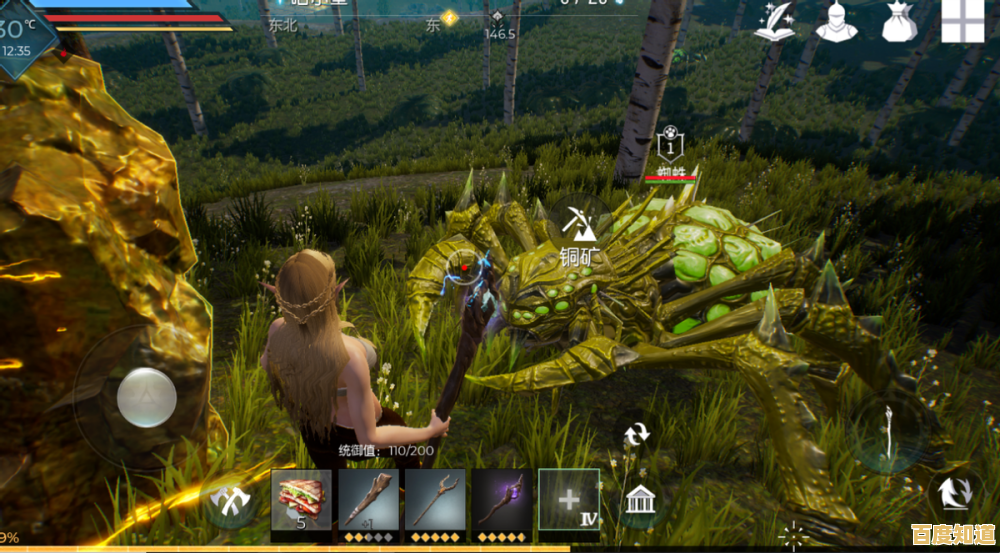Tap the crosshair icon at the bottom edge
The width and height of the screenshot is (1000, 553).
[794, 537]
